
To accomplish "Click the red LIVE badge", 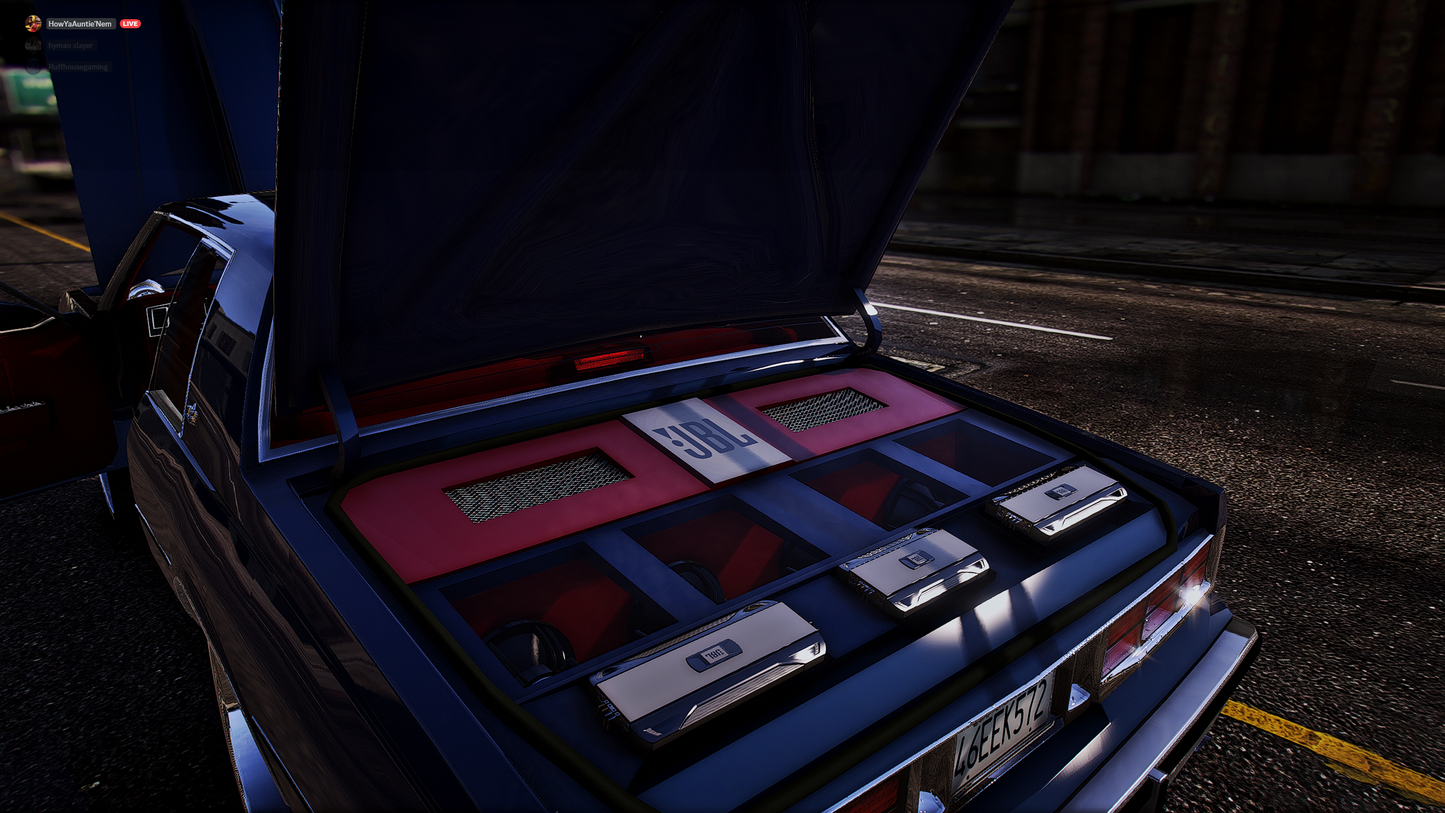I will 130,23.
